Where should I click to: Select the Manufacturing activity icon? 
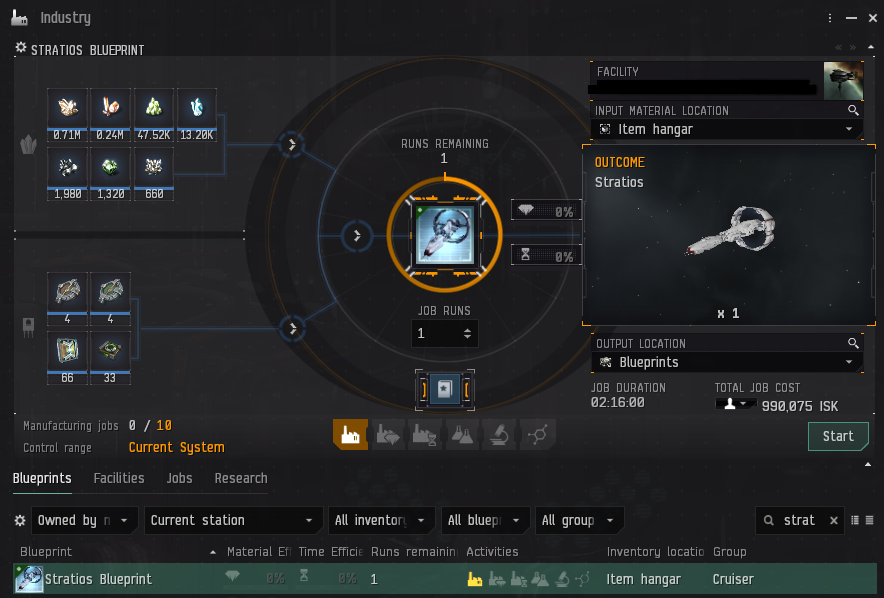pyautogui.click(x=350, y=434)
